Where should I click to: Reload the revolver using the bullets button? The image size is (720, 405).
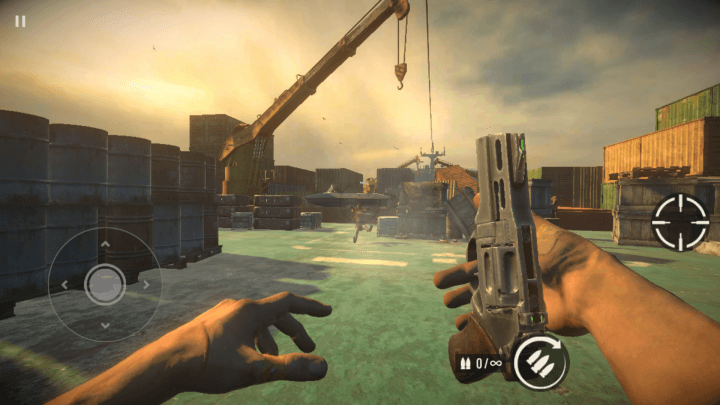(540, 361)
